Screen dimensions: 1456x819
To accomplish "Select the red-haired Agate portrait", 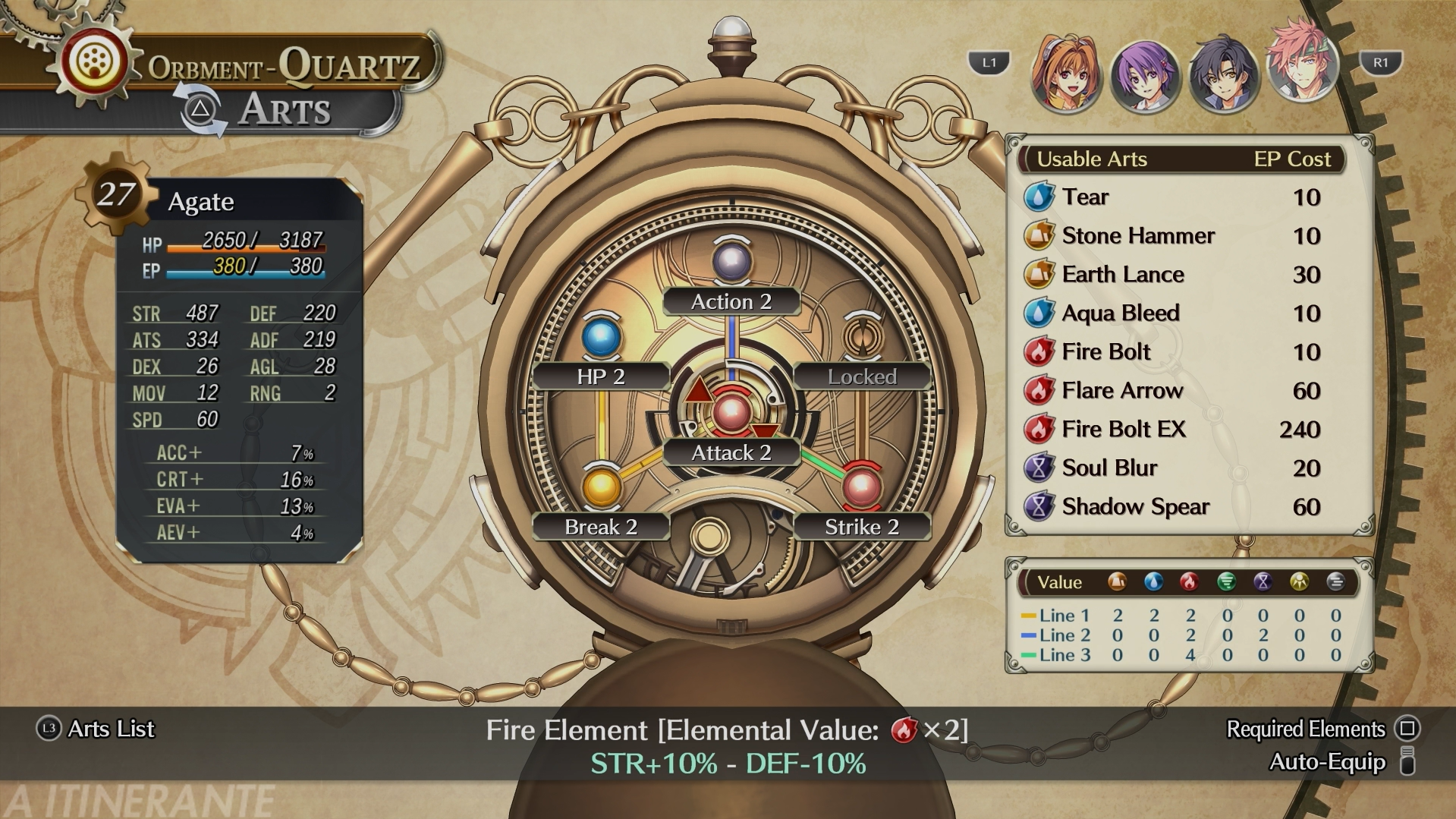I will (x=1301, y=64).
